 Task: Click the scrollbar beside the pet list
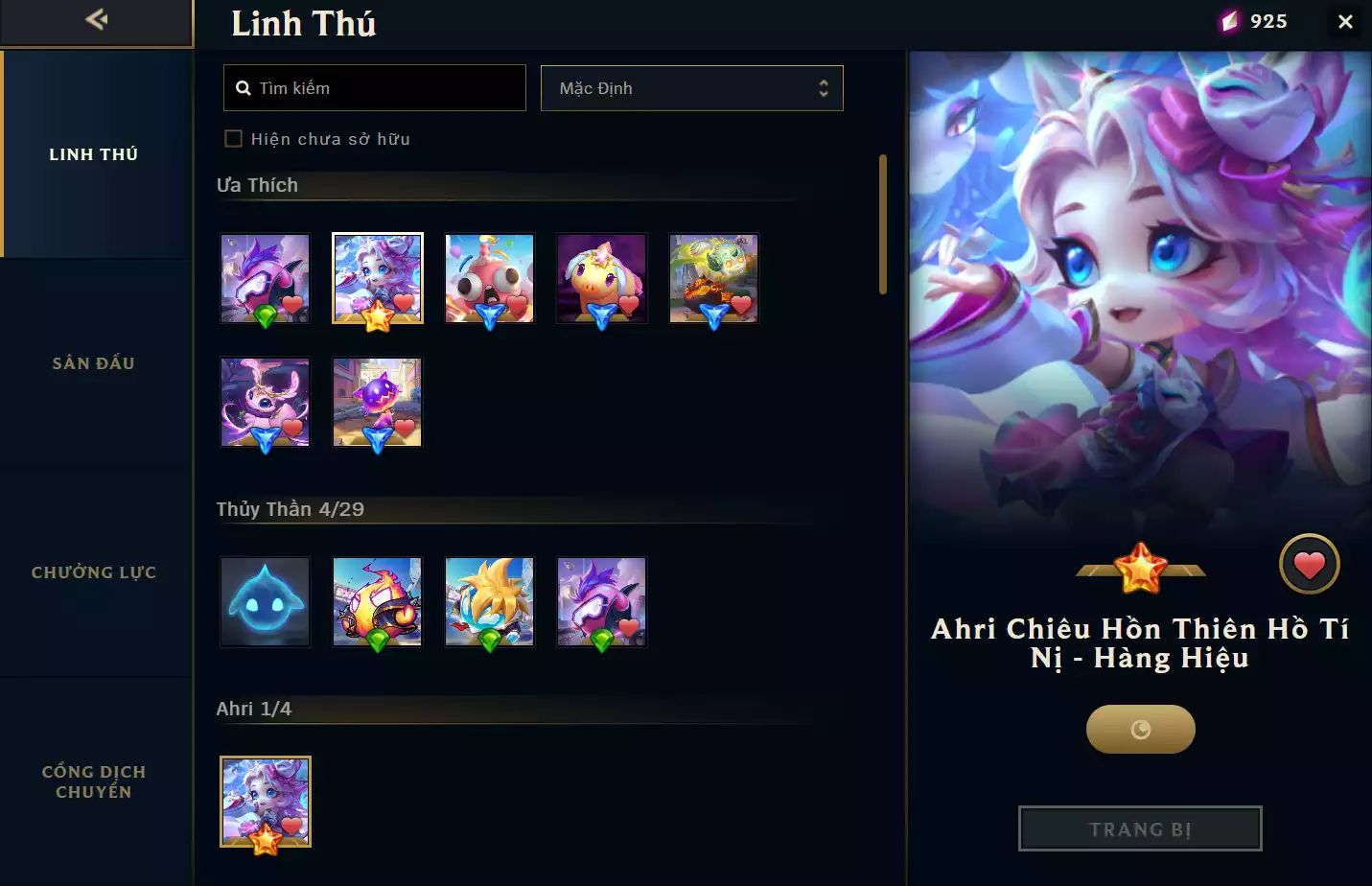pos(883,221)
